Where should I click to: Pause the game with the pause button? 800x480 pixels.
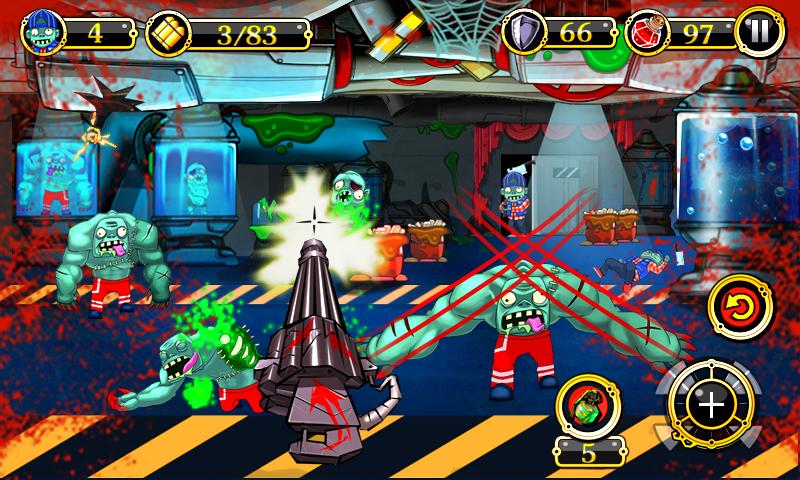pos(759,33)
